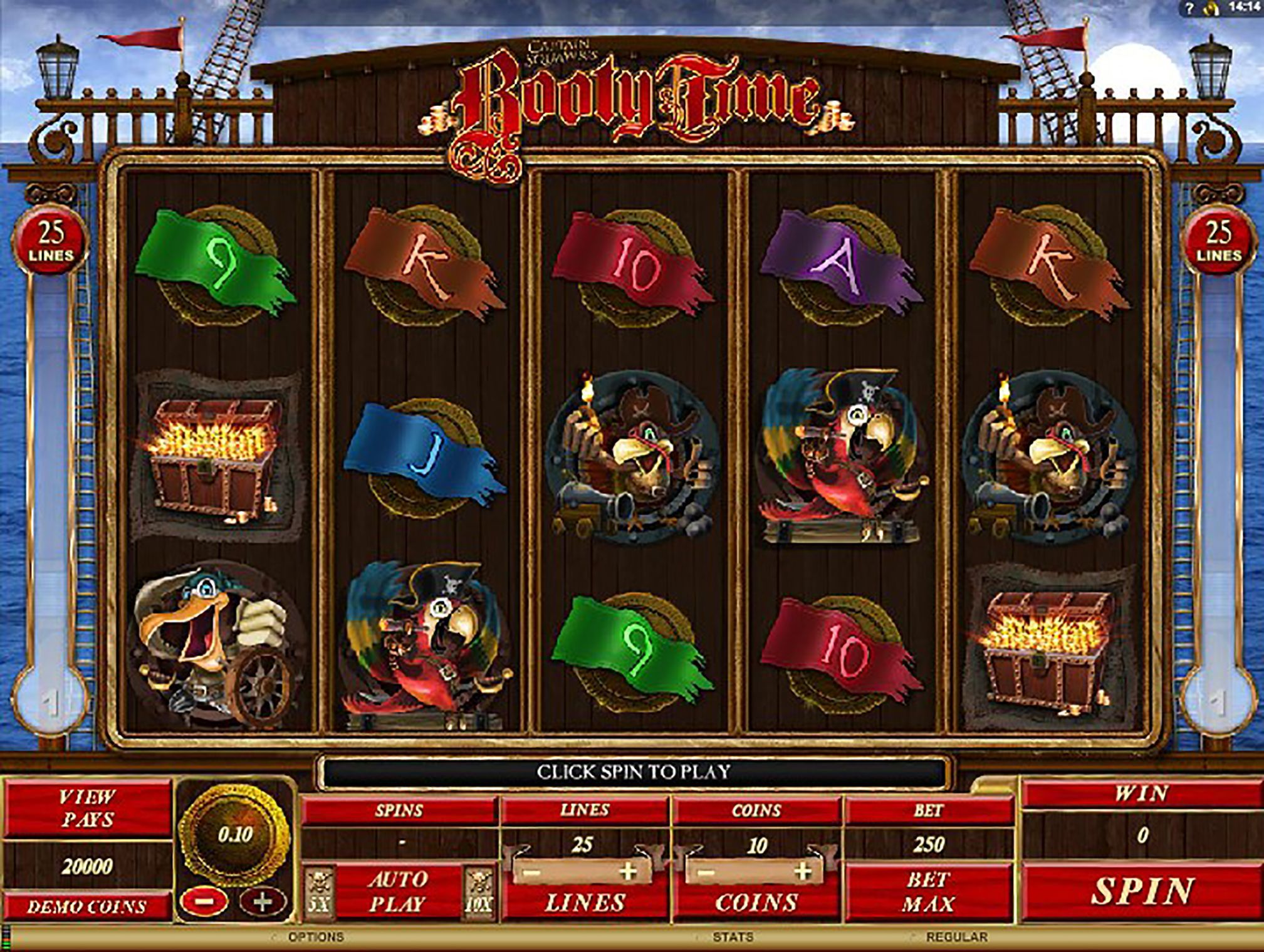Open the Options menu

click(x=316, y=937)
